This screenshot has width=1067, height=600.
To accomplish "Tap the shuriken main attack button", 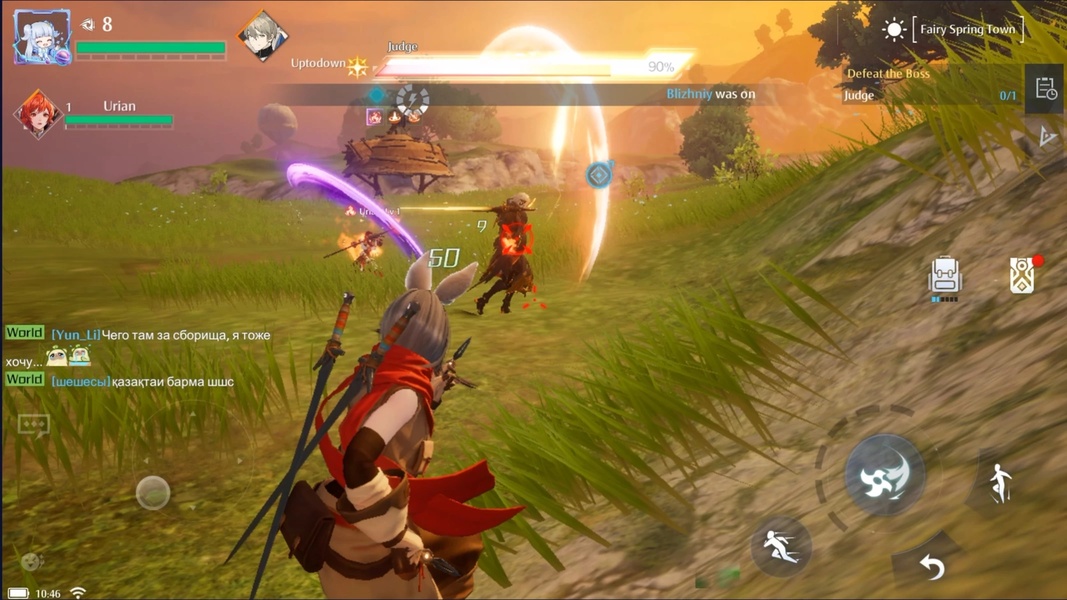I will 884,475.
